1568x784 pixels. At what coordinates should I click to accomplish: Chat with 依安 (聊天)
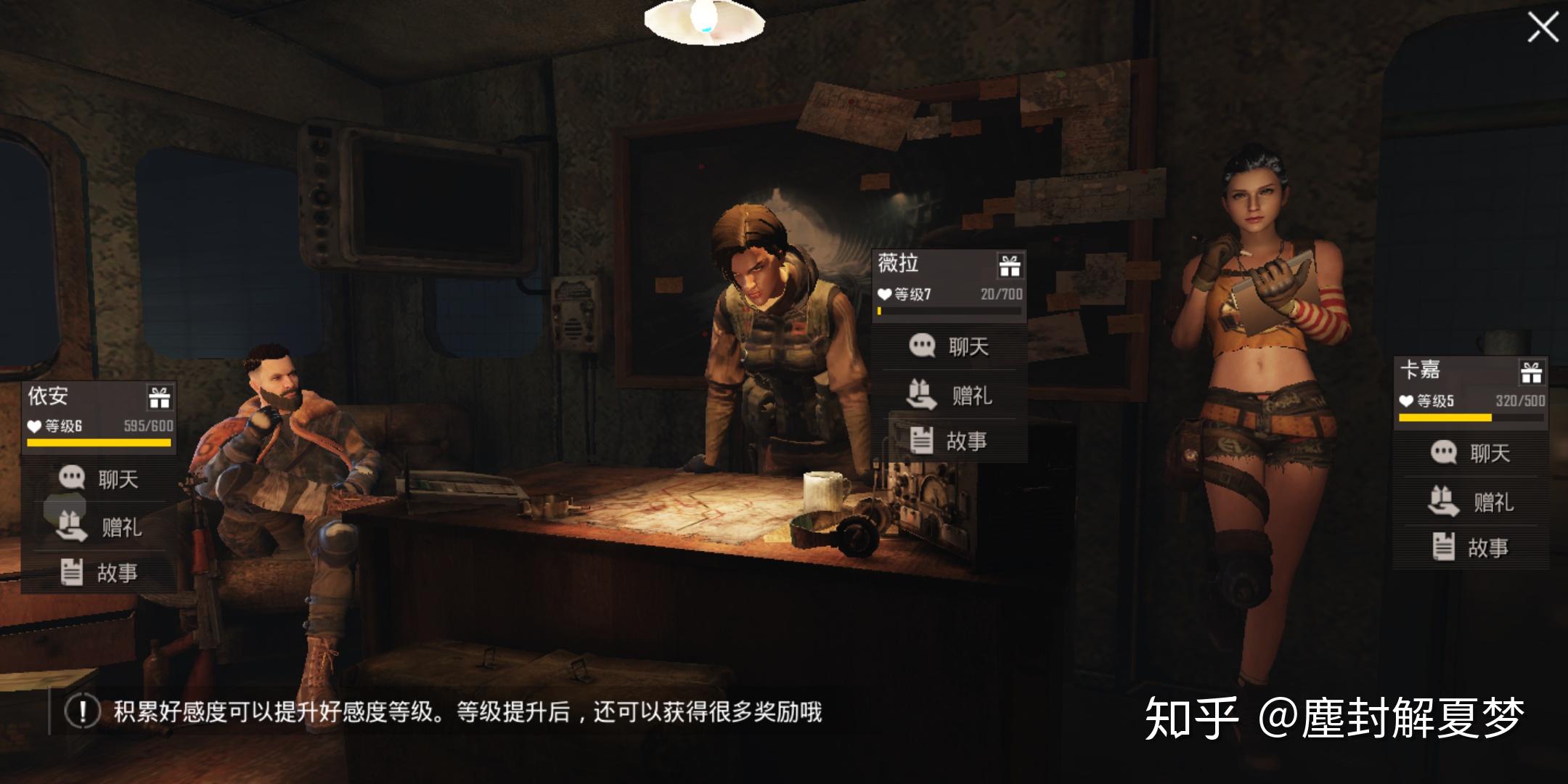[99, 478]
